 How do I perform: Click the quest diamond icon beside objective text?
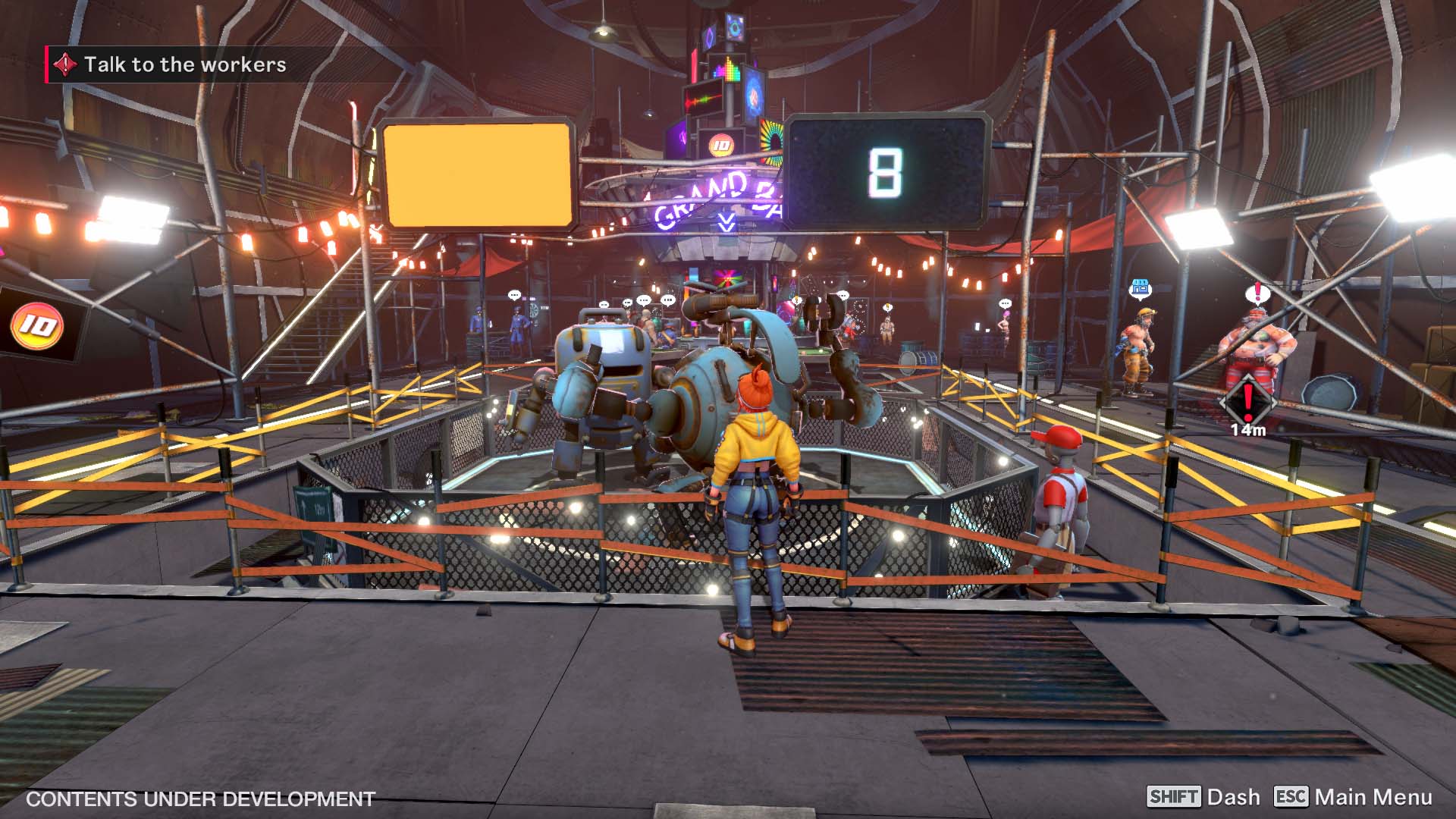click(67, 65)
